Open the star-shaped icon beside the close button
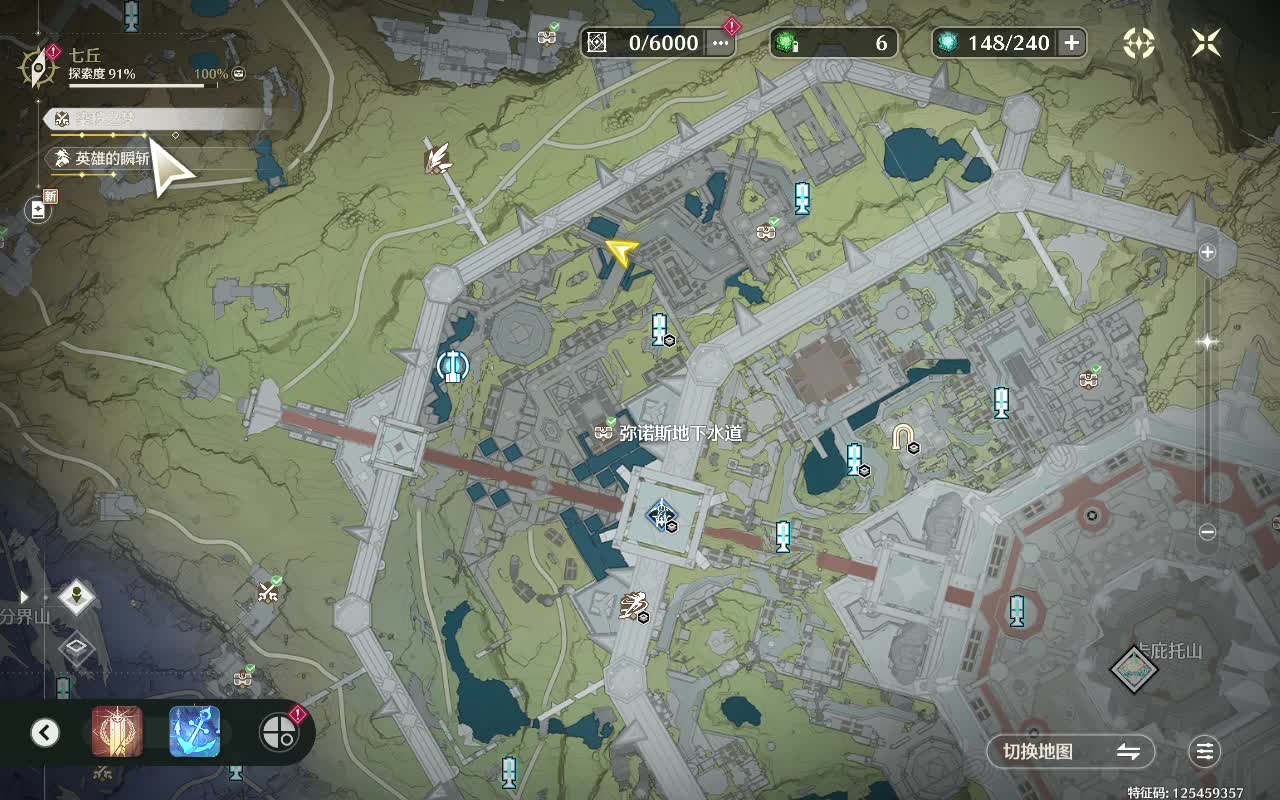 [1139, 42]
